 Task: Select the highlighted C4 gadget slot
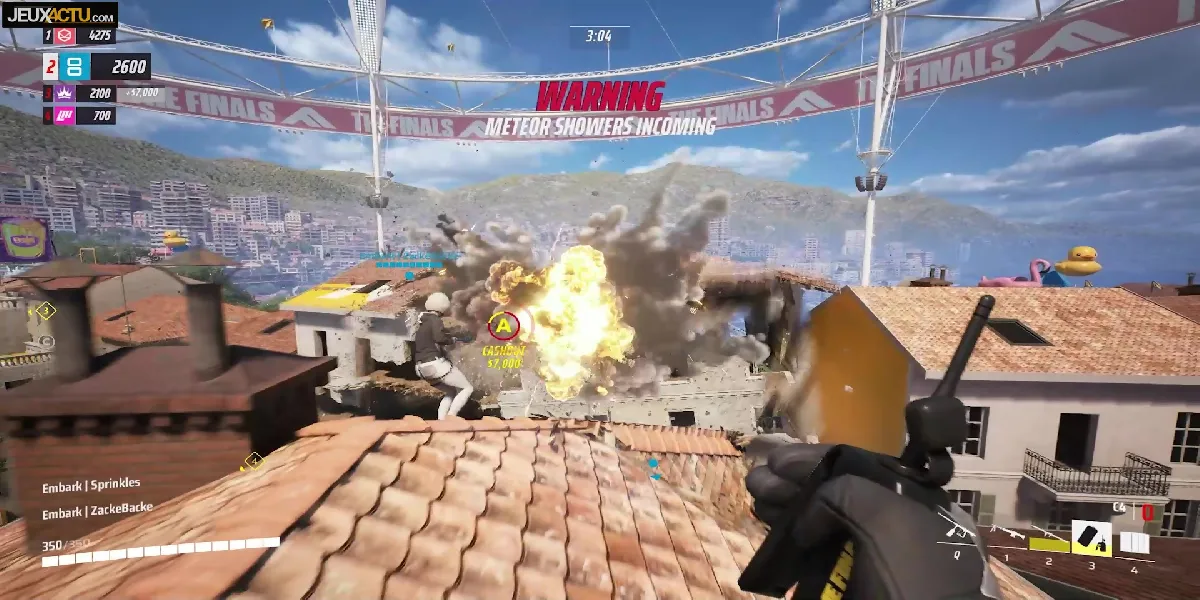[x=1091, y=540]
